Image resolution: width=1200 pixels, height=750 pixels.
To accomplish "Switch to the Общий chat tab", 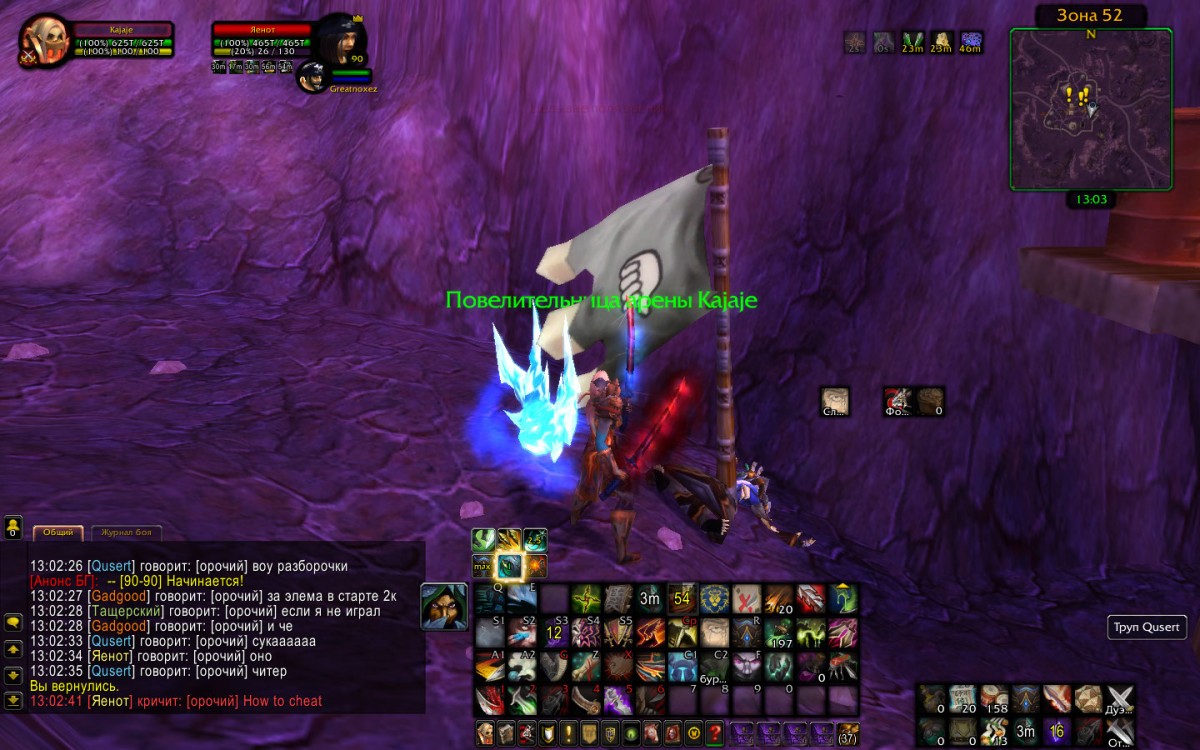I will coord(56,533).
